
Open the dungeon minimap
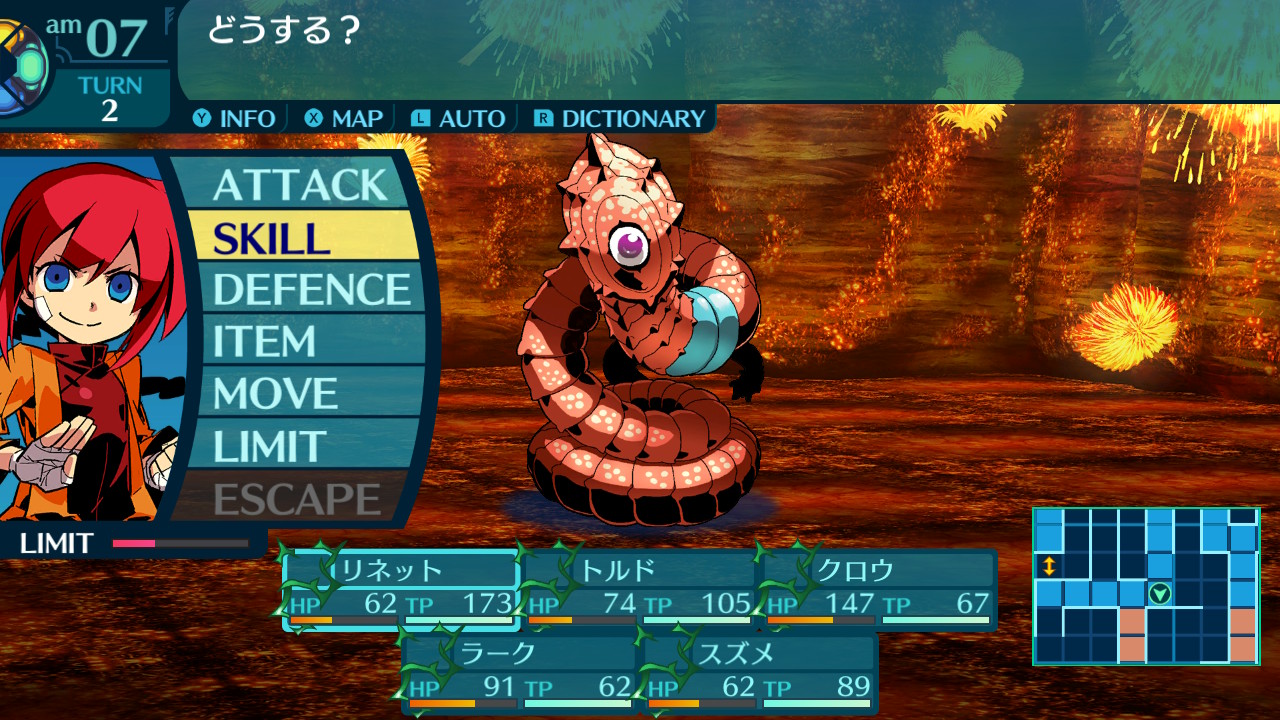point(1146,586)
